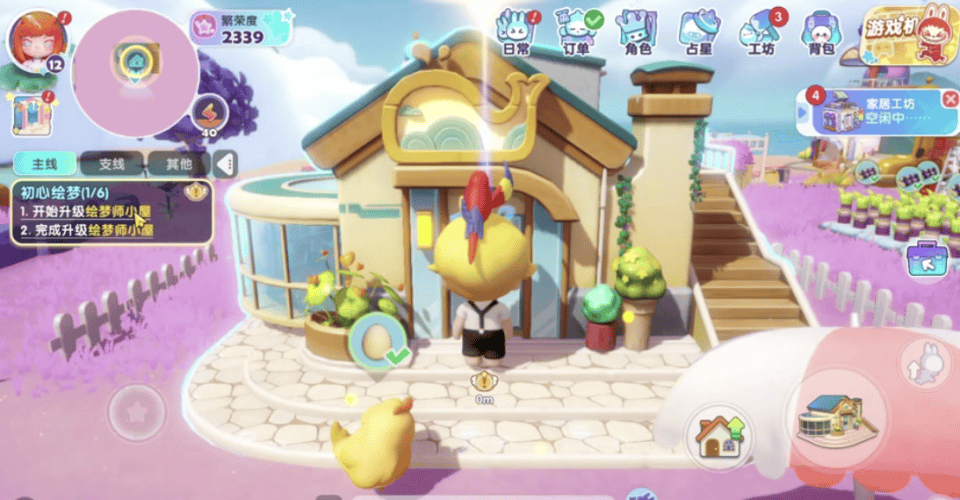Screen dimensions: 960x500
Task: Click the blue suitcase icon
Action: coord(926,260)
